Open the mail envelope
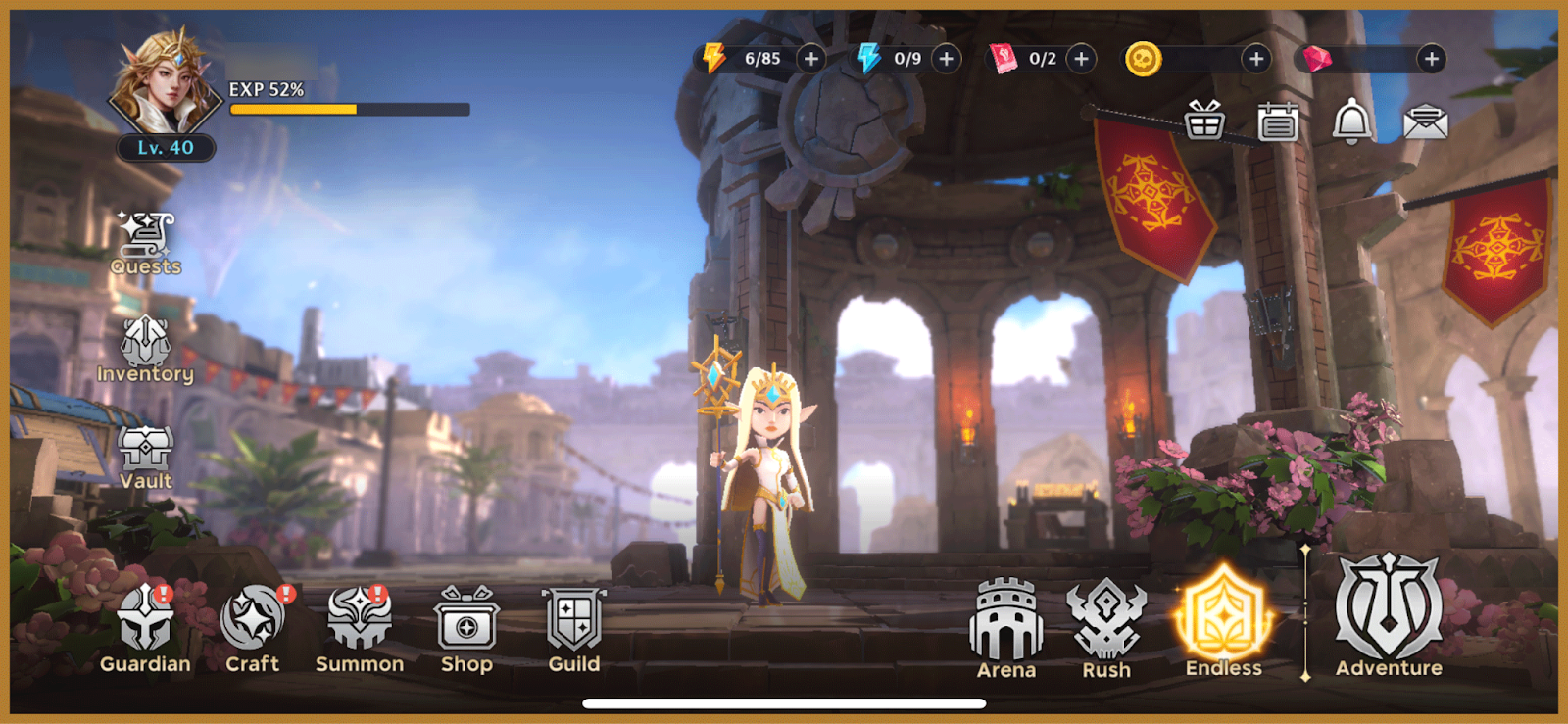Screen dimensions: 1568x724 [x=1426, y=122]
